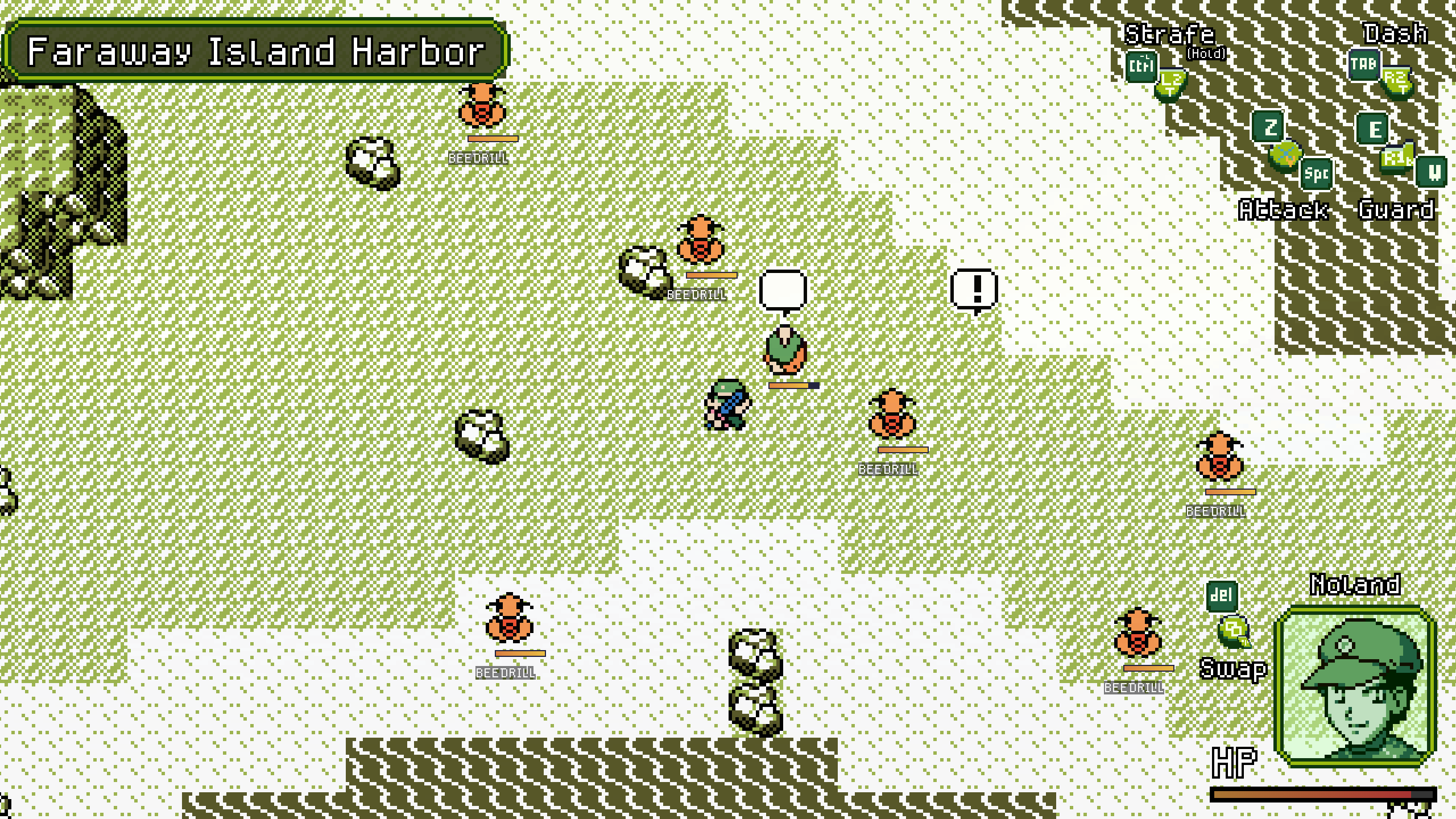
Task: Click Noland's character portrait
Action: [1355, 686]
